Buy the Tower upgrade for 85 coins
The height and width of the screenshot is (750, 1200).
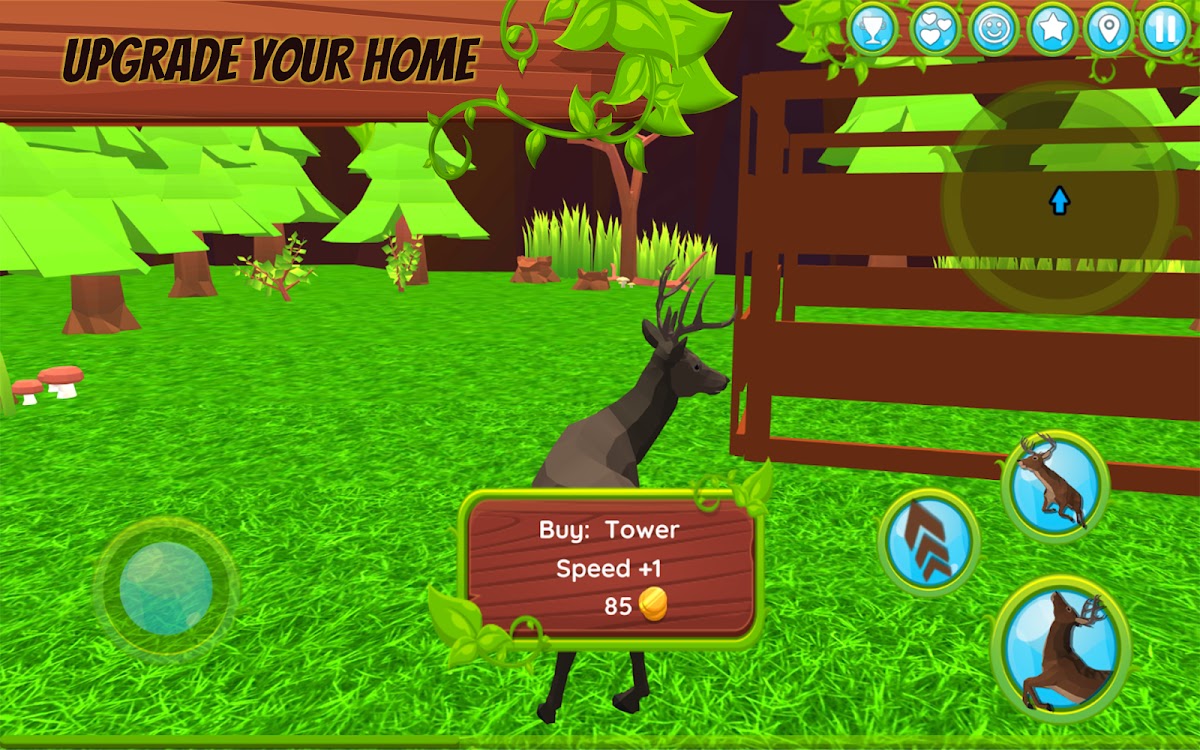tap(610, 566)
